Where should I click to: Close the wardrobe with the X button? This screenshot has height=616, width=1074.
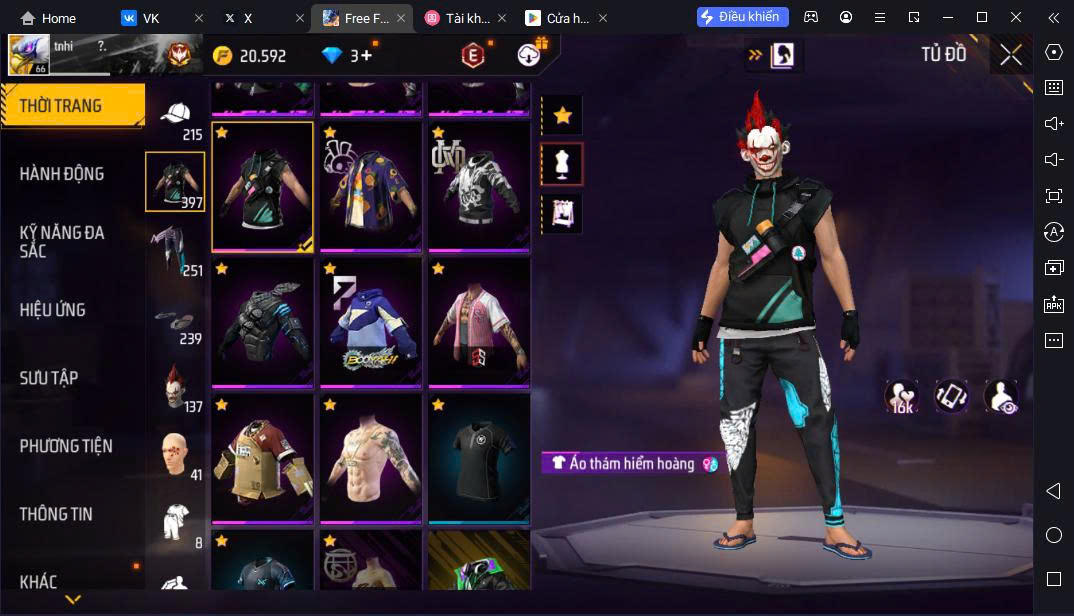click(1011, 55)
